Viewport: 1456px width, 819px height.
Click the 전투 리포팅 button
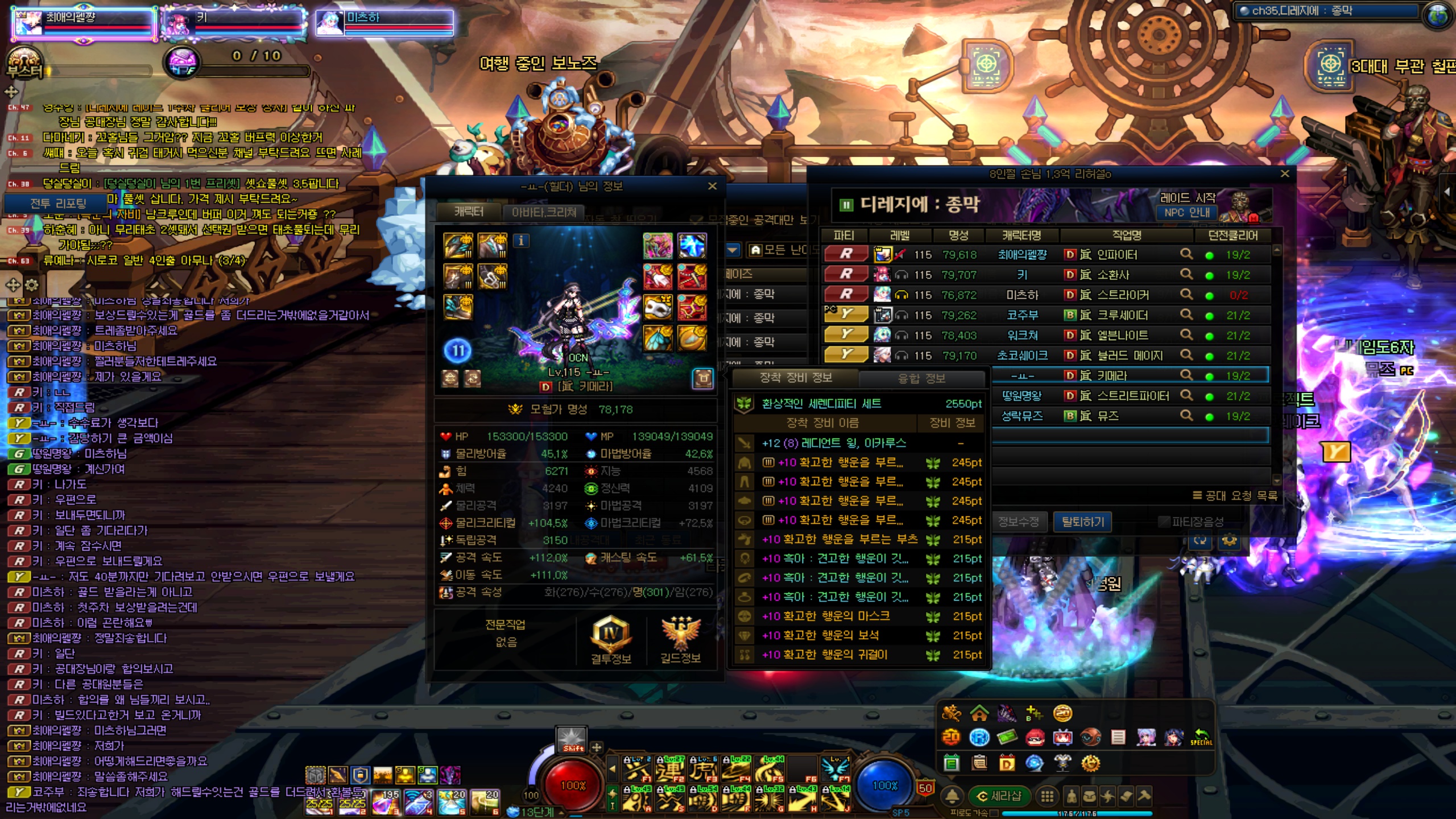pos(58,203)
